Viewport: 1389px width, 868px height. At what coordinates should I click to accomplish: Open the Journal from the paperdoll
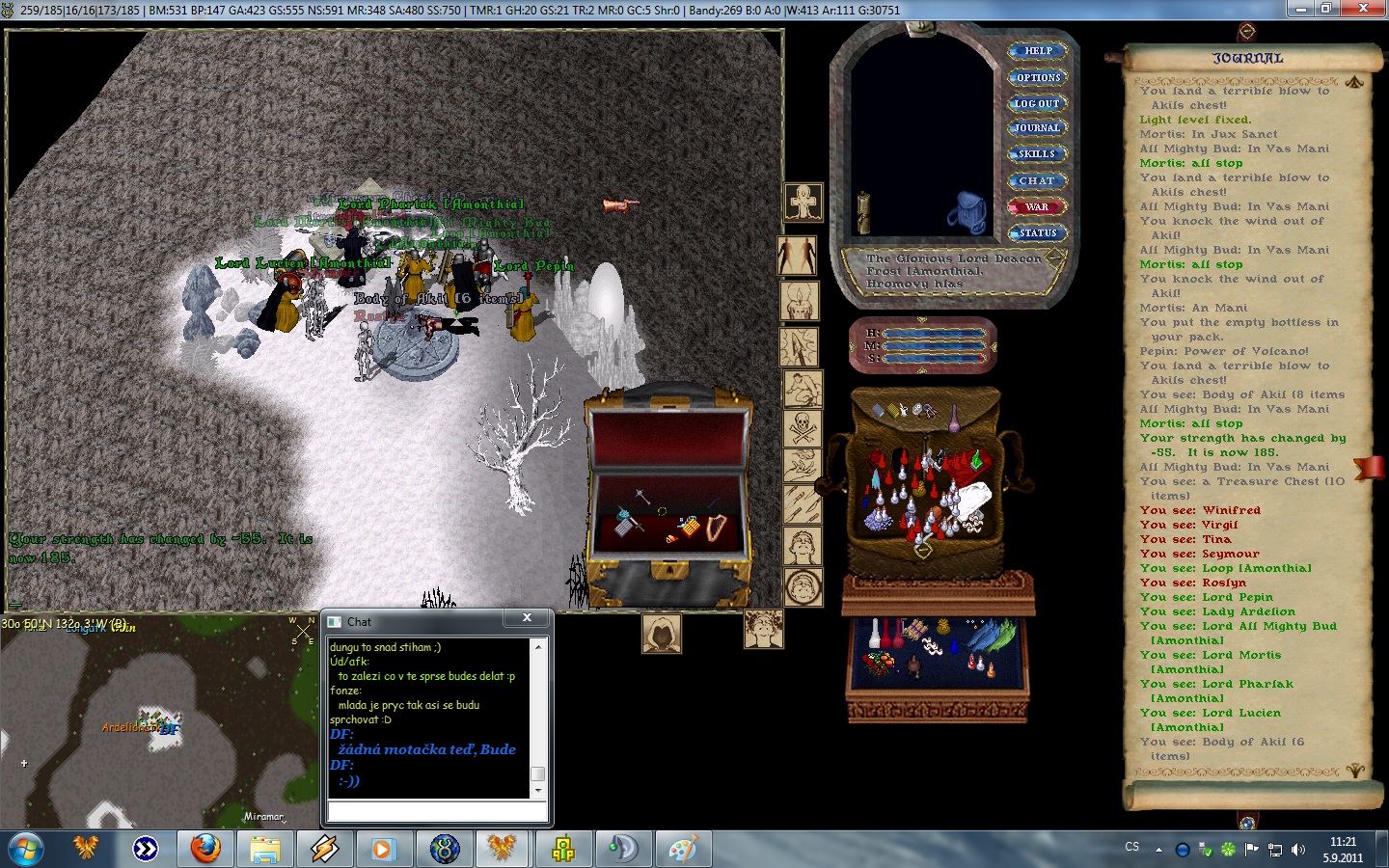(1037, 128)
